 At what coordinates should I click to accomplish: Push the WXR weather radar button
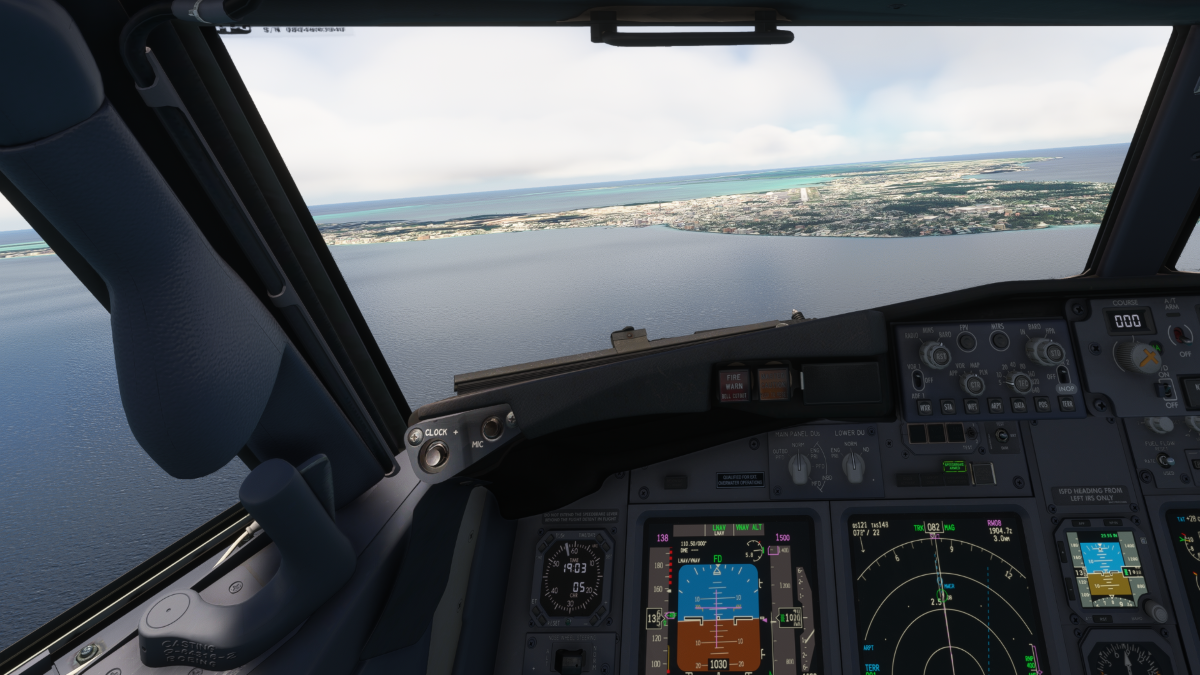pos(924,407)
